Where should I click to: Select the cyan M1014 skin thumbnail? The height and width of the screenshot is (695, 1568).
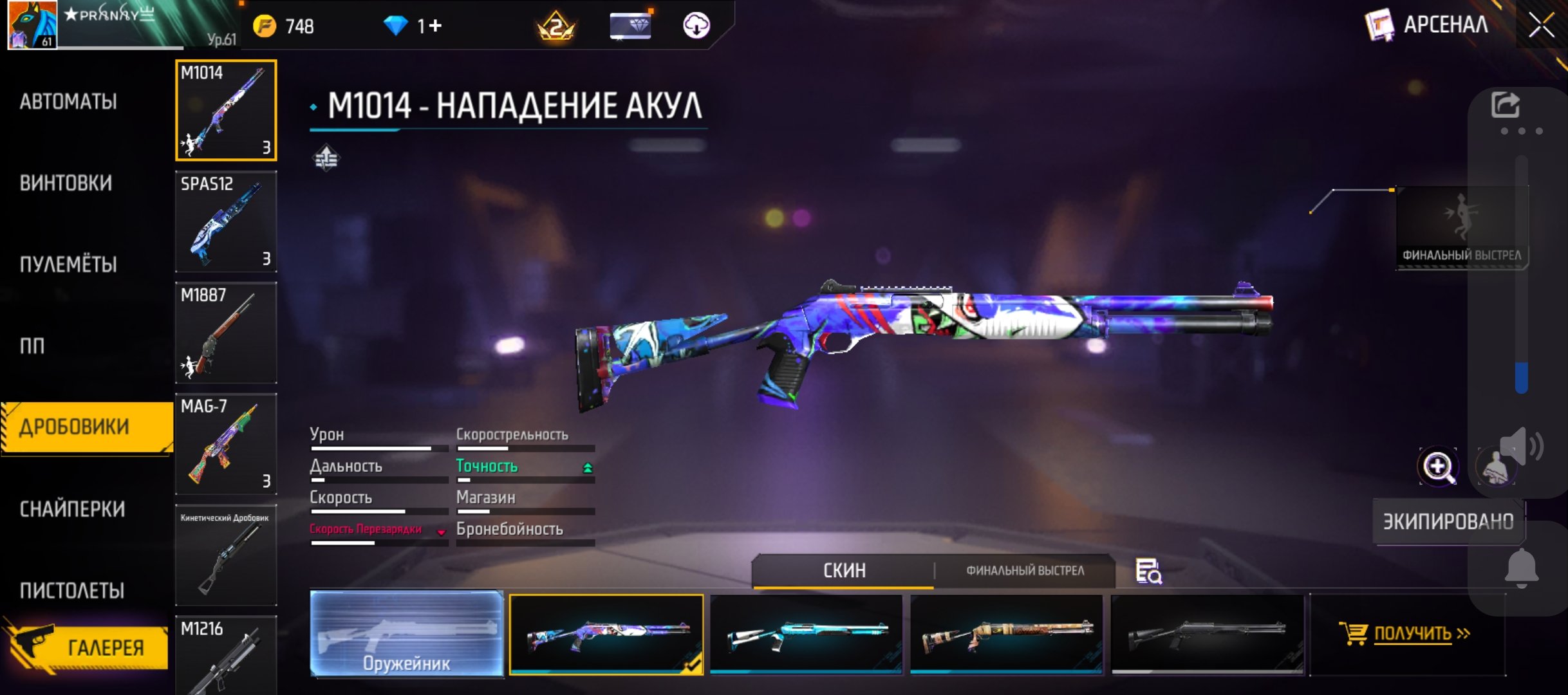pyautogui.click(x=806, y=634)
